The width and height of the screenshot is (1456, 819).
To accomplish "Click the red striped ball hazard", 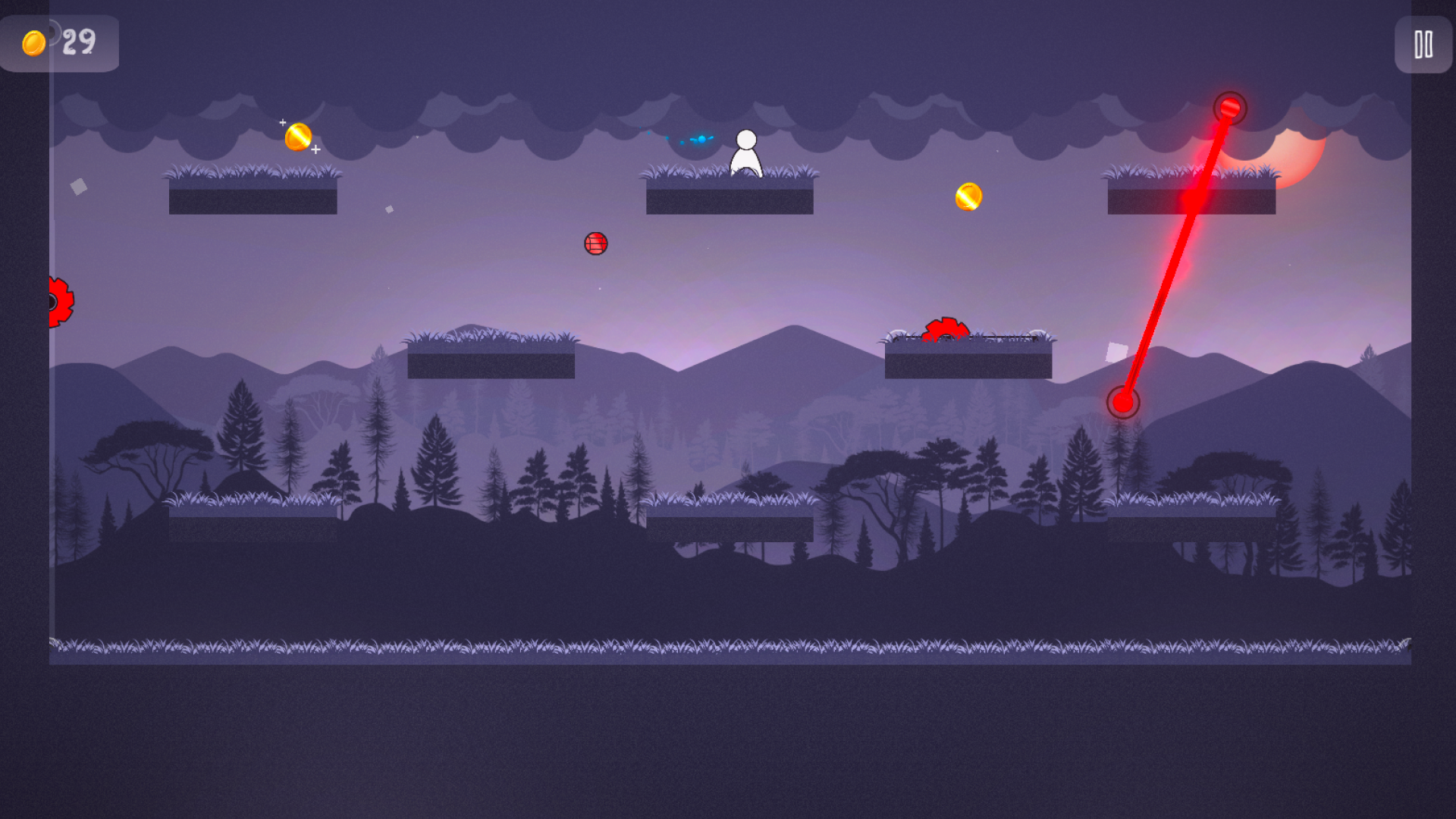I will pyautogui.click(x=596, y=243).
